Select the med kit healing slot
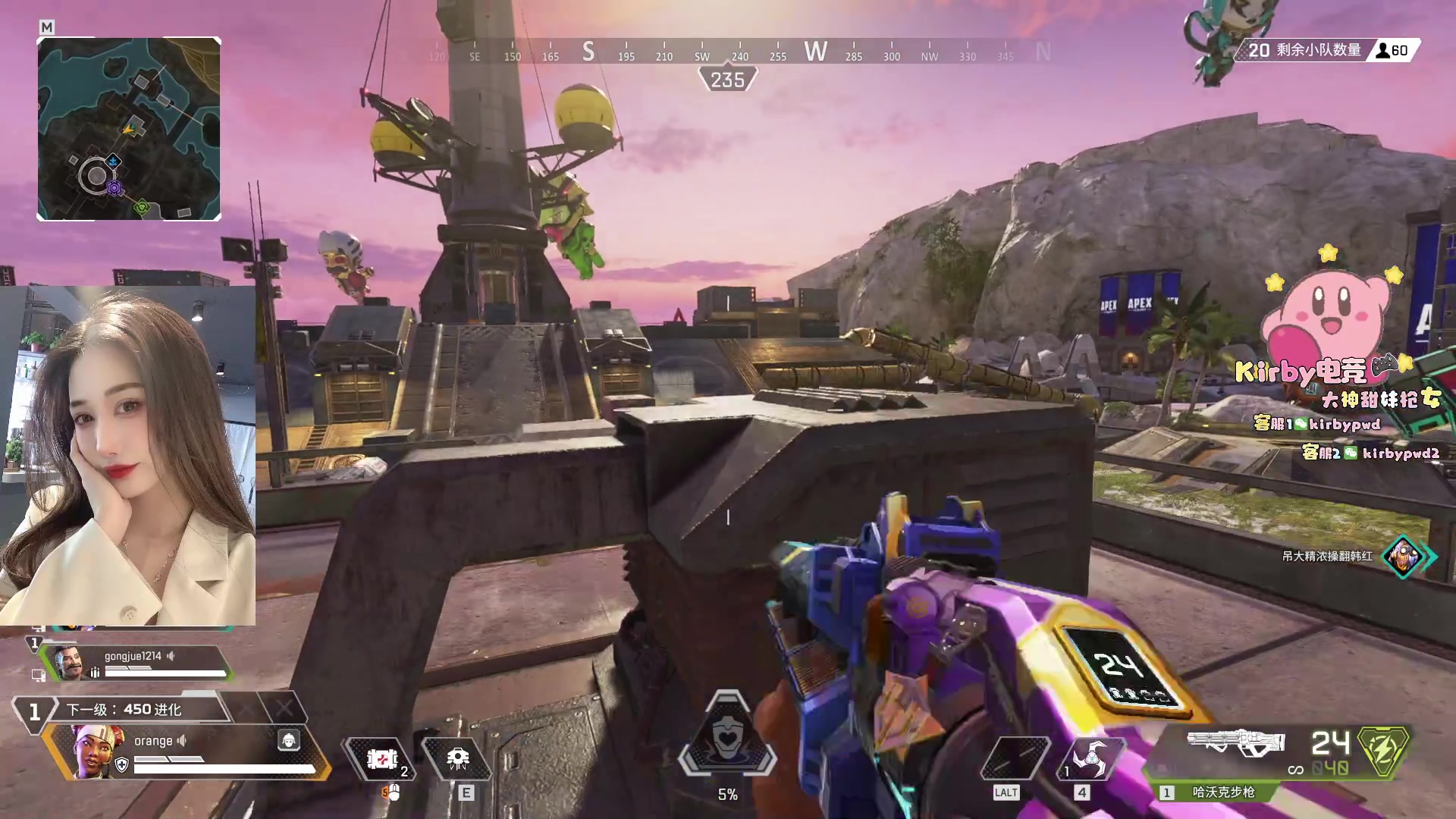The image size is (1456, 819). click(x=381, y=758)
